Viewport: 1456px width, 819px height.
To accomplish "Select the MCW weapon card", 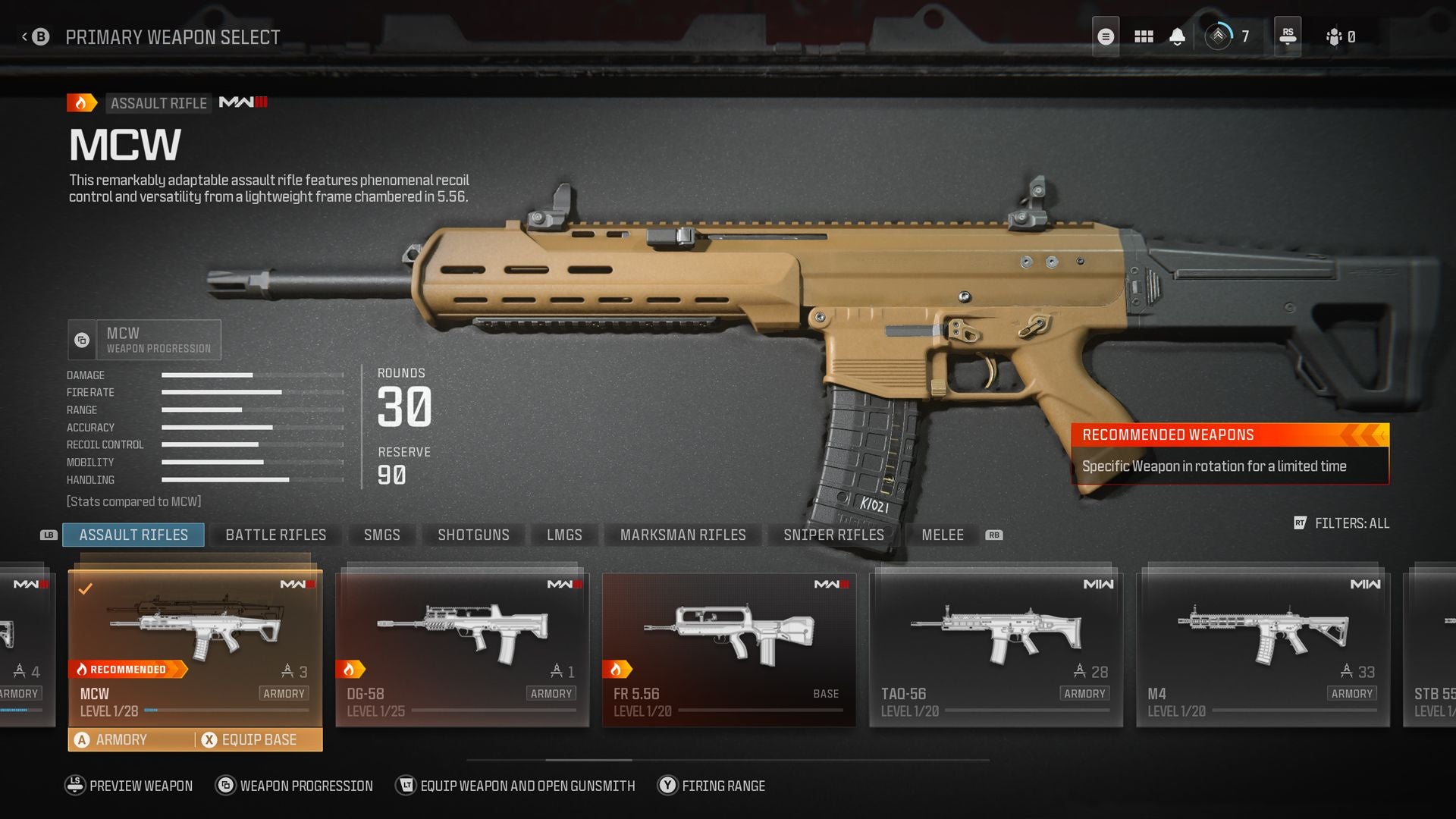I will pyautogui.click(x=195, y=645).
